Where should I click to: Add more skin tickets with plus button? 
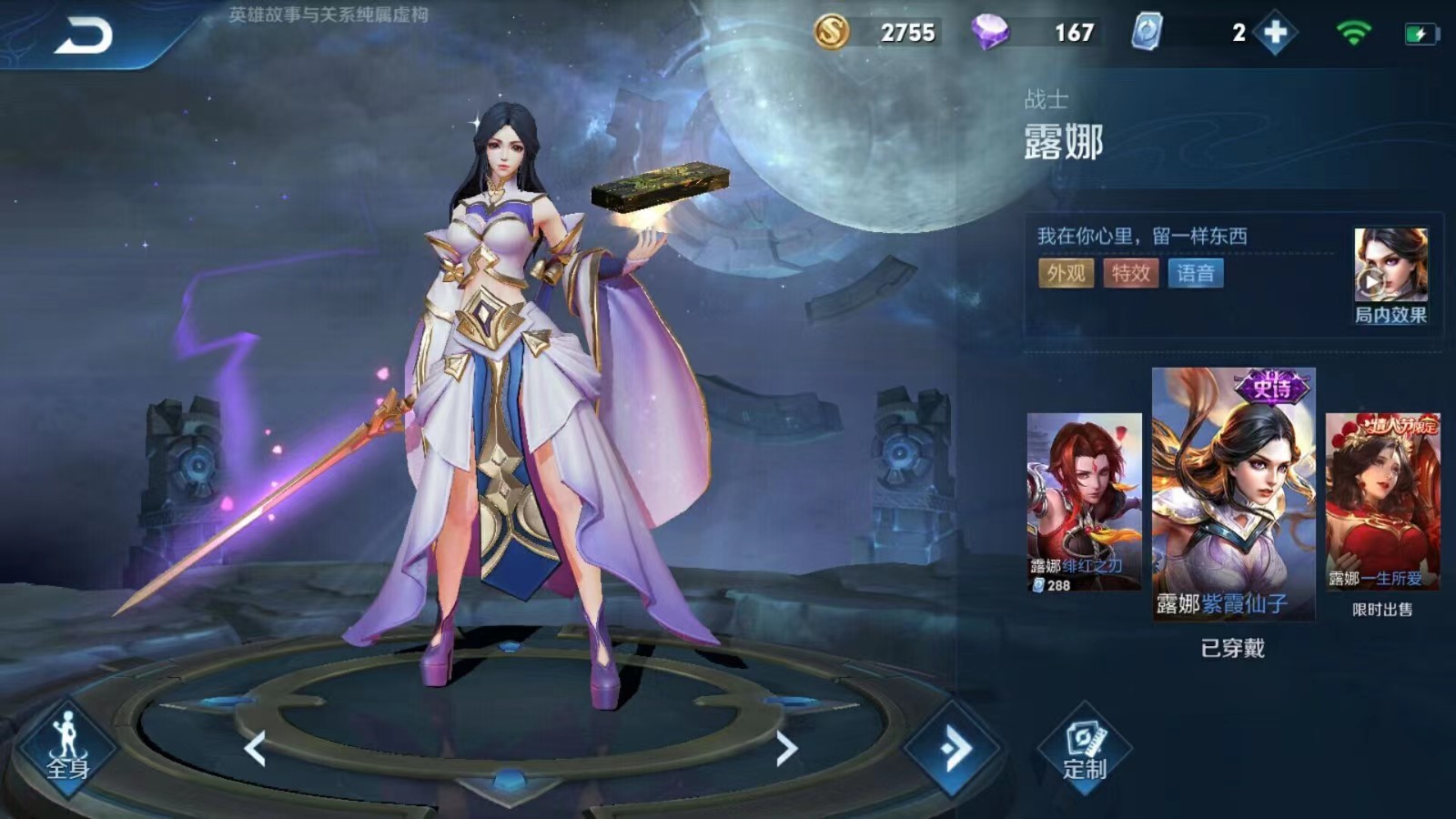tap(1275, 34)
